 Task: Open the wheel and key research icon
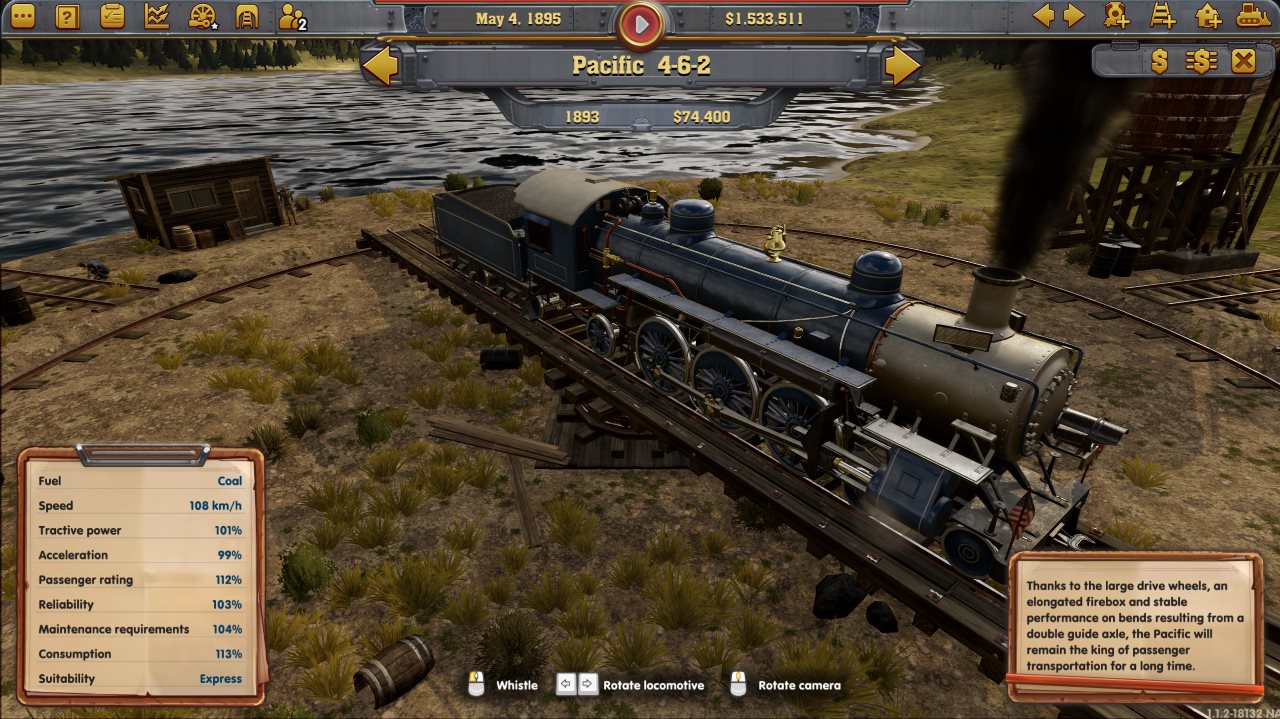[203, 16]
